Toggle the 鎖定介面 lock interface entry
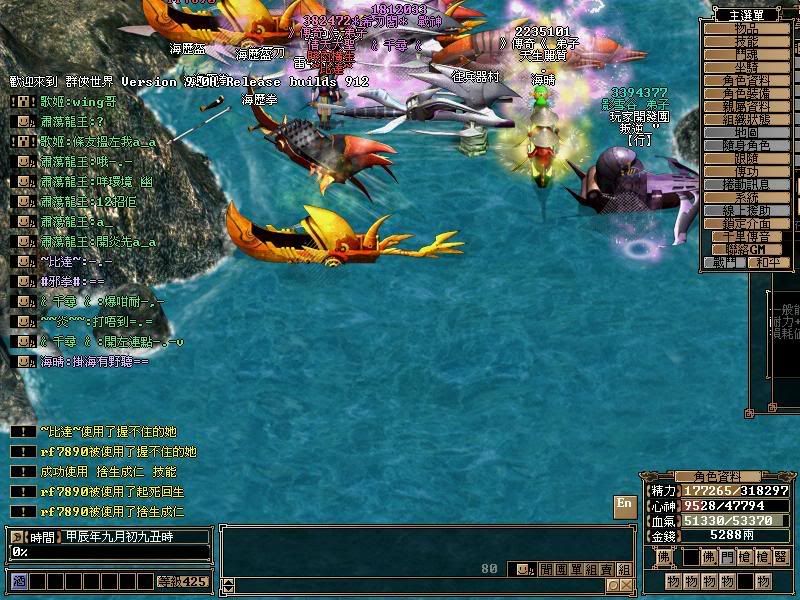Image resolution: width=800 pixels, height=600 pixels. (x=746, y=223)
